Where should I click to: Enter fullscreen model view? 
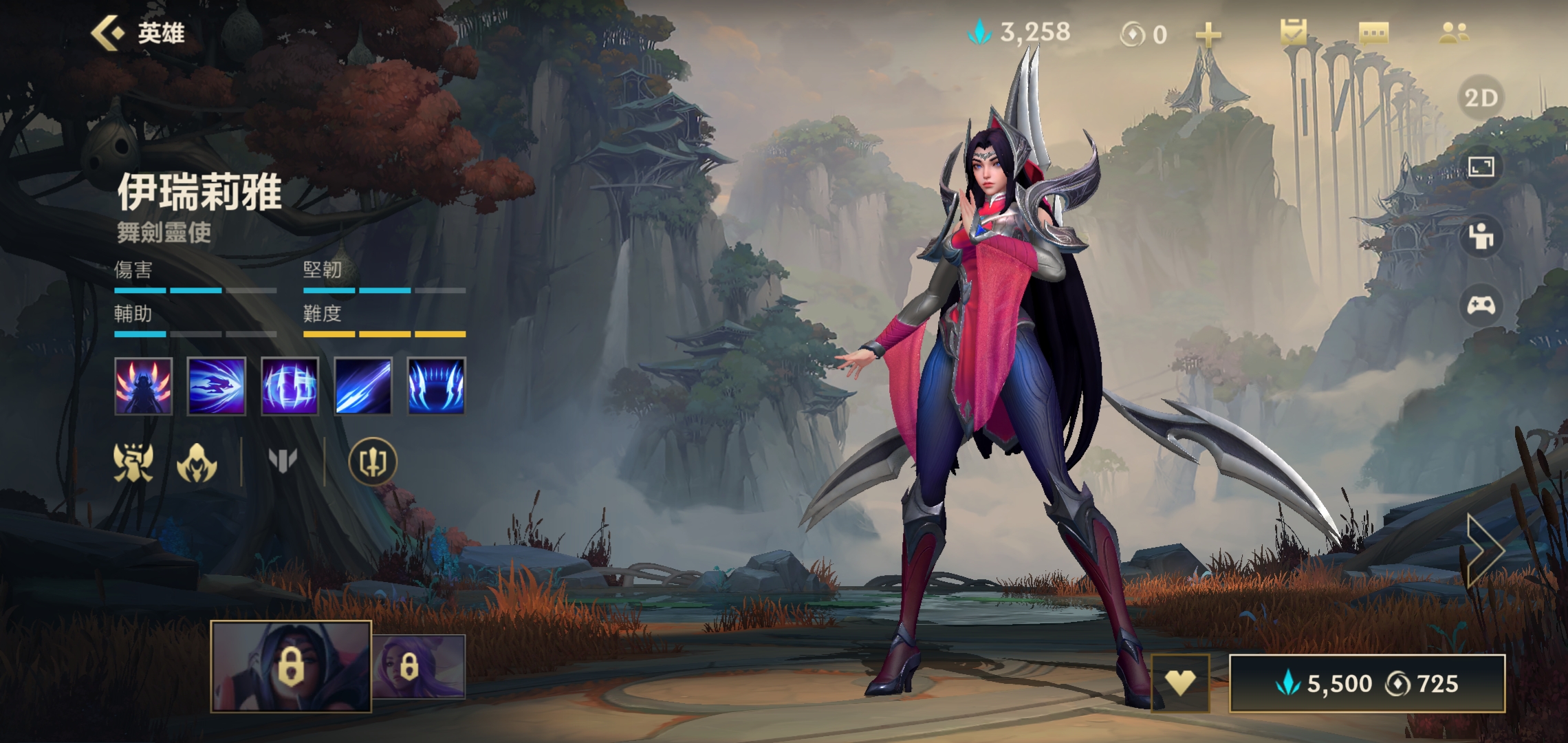pos(1481,167)
